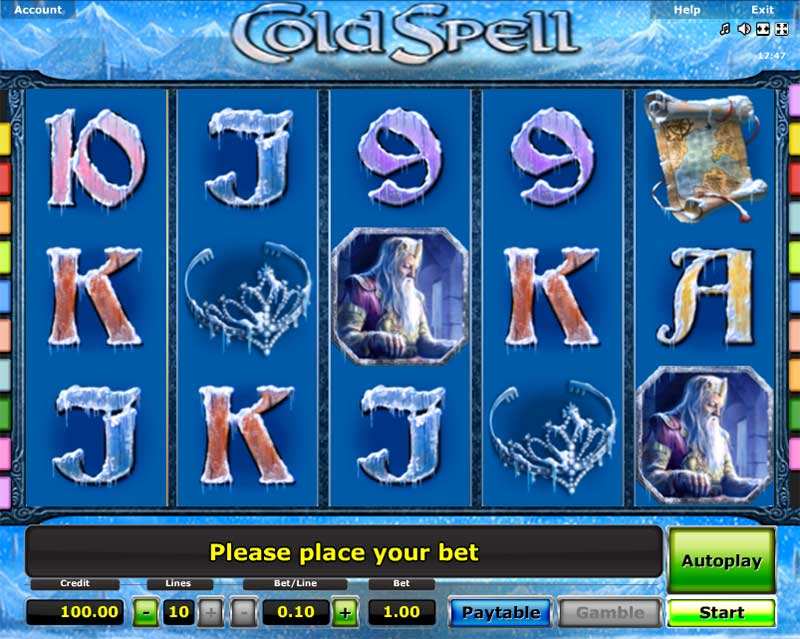This screenshot has width=800, height=639.
Task: Click the inward-arrows window resize icon
Action: coord(761,29)
